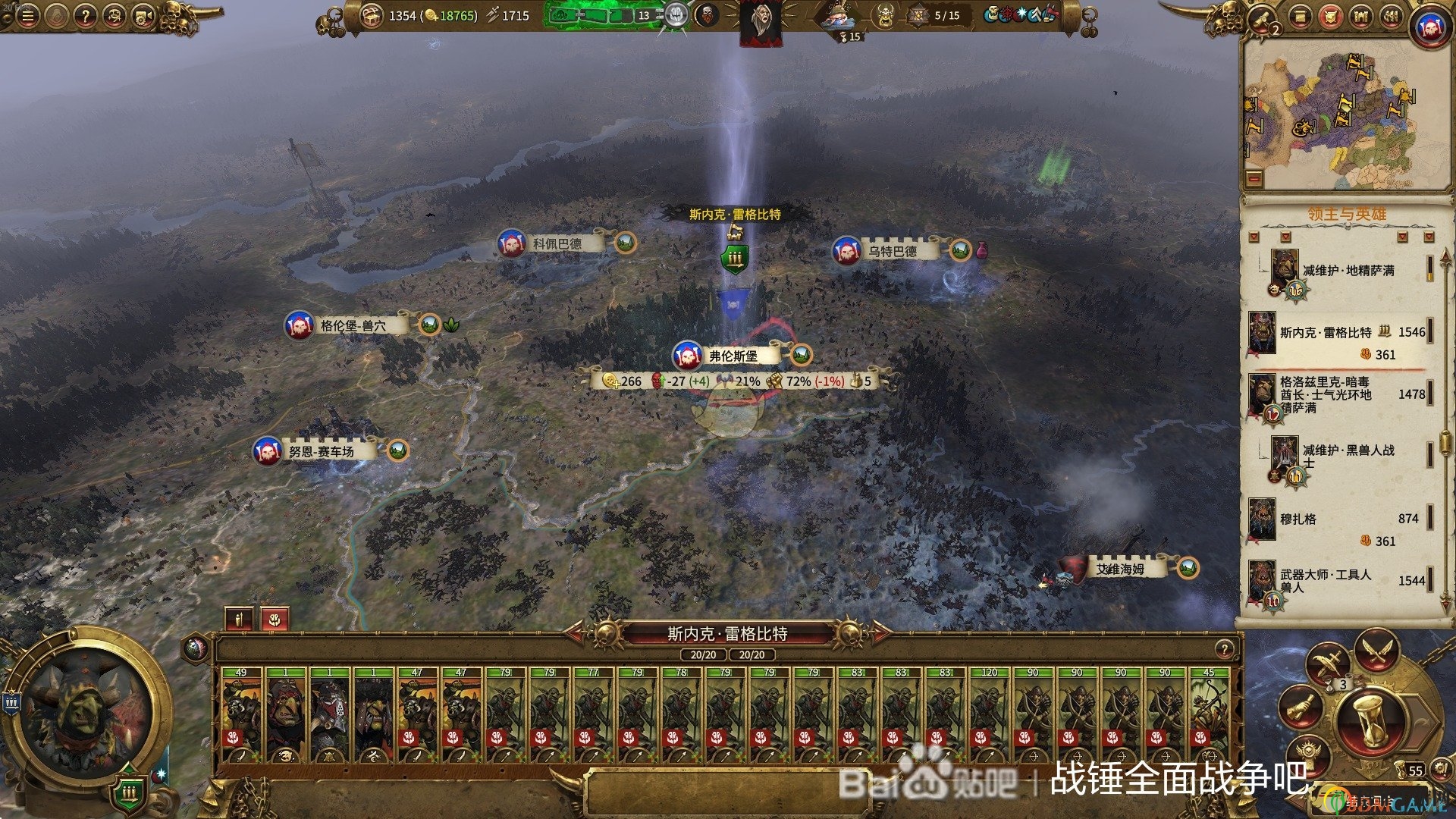Open the missions scroll button with badge 2
This screenshot has height=819, width=1456.
[1264, 17]
